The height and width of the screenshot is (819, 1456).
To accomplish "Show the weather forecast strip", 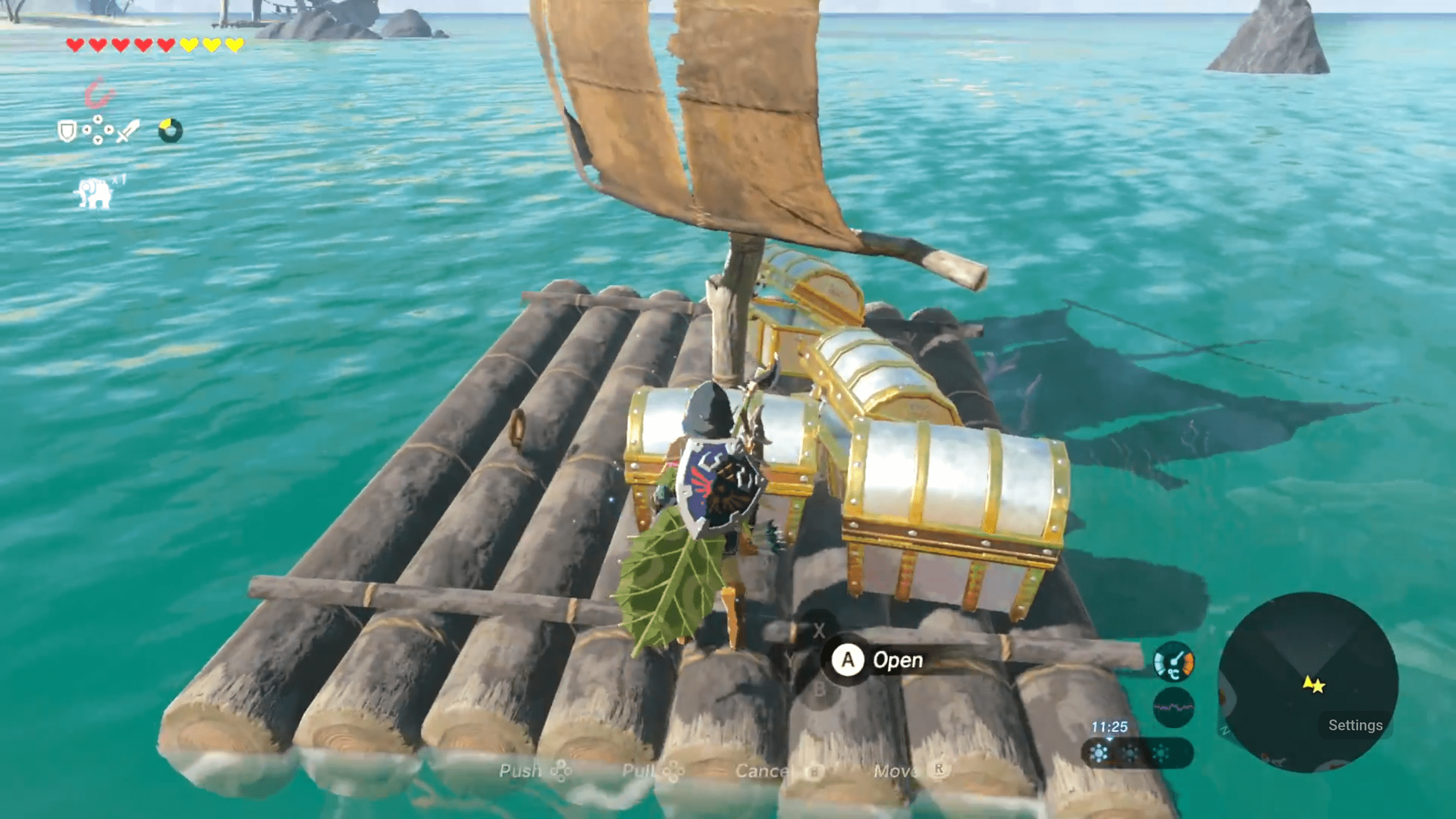I will tap(1136, 754).
